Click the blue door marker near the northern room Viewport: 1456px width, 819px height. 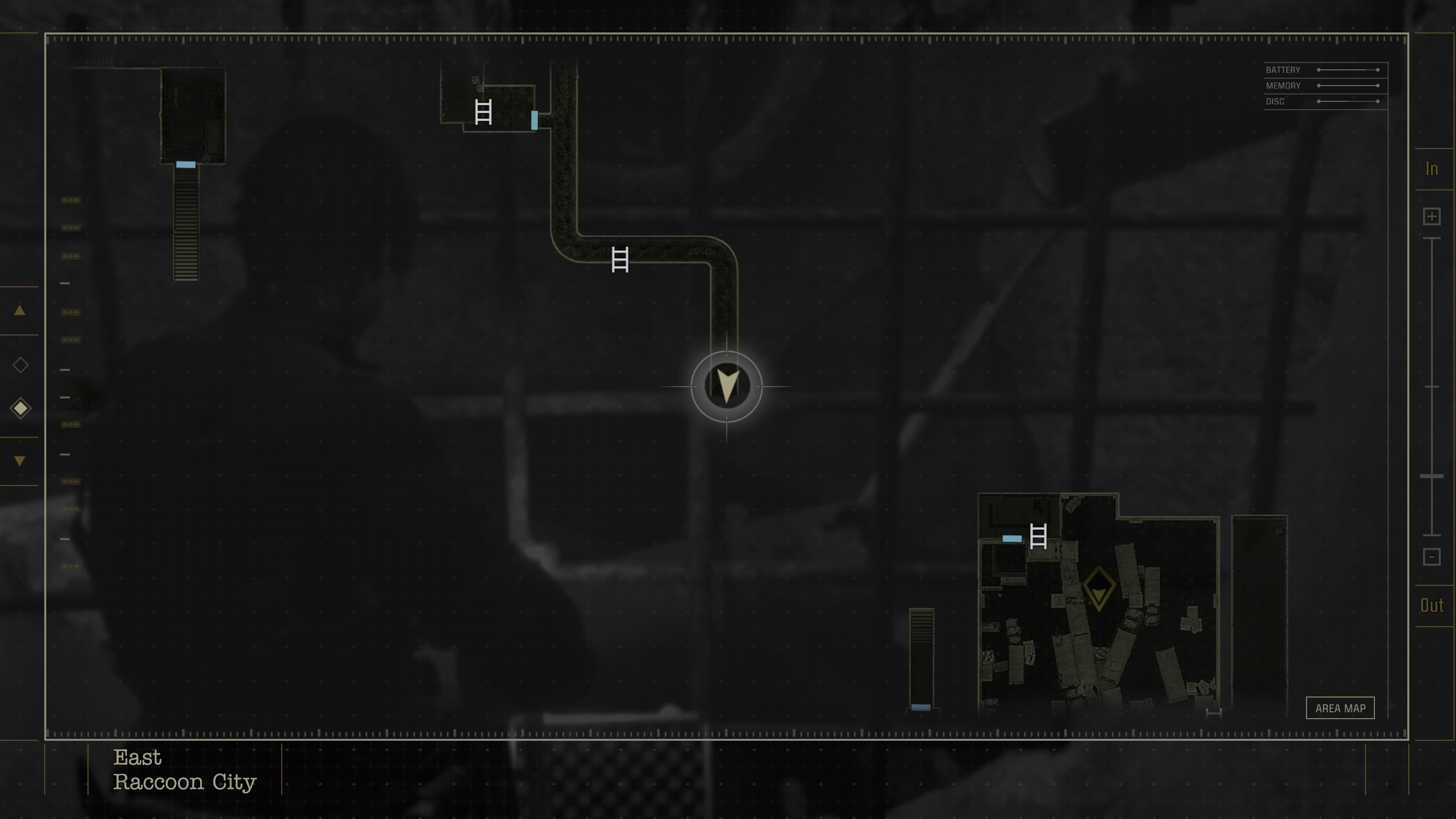534,121
